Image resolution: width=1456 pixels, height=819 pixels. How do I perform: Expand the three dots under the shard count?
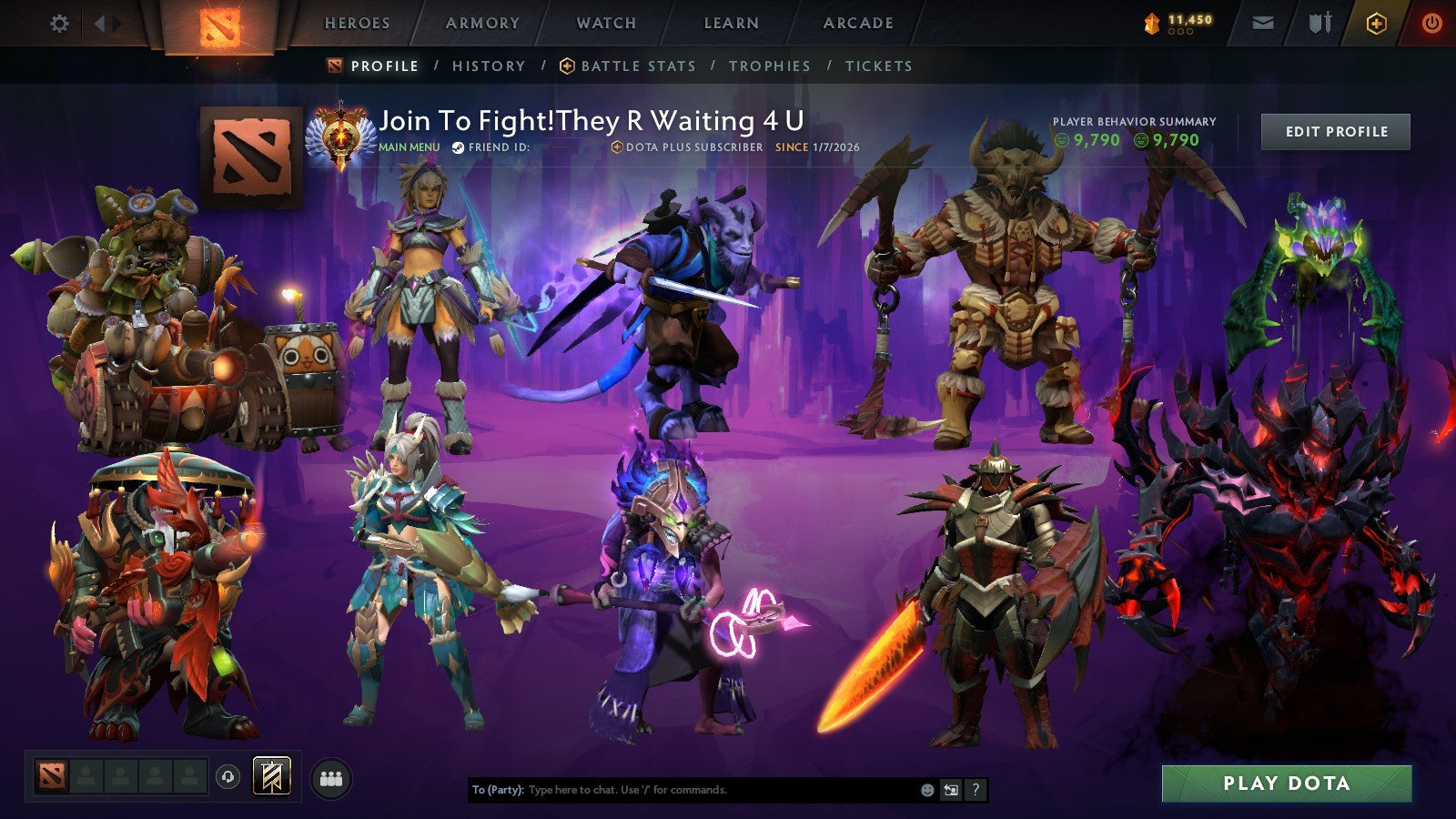(1178, 31)
